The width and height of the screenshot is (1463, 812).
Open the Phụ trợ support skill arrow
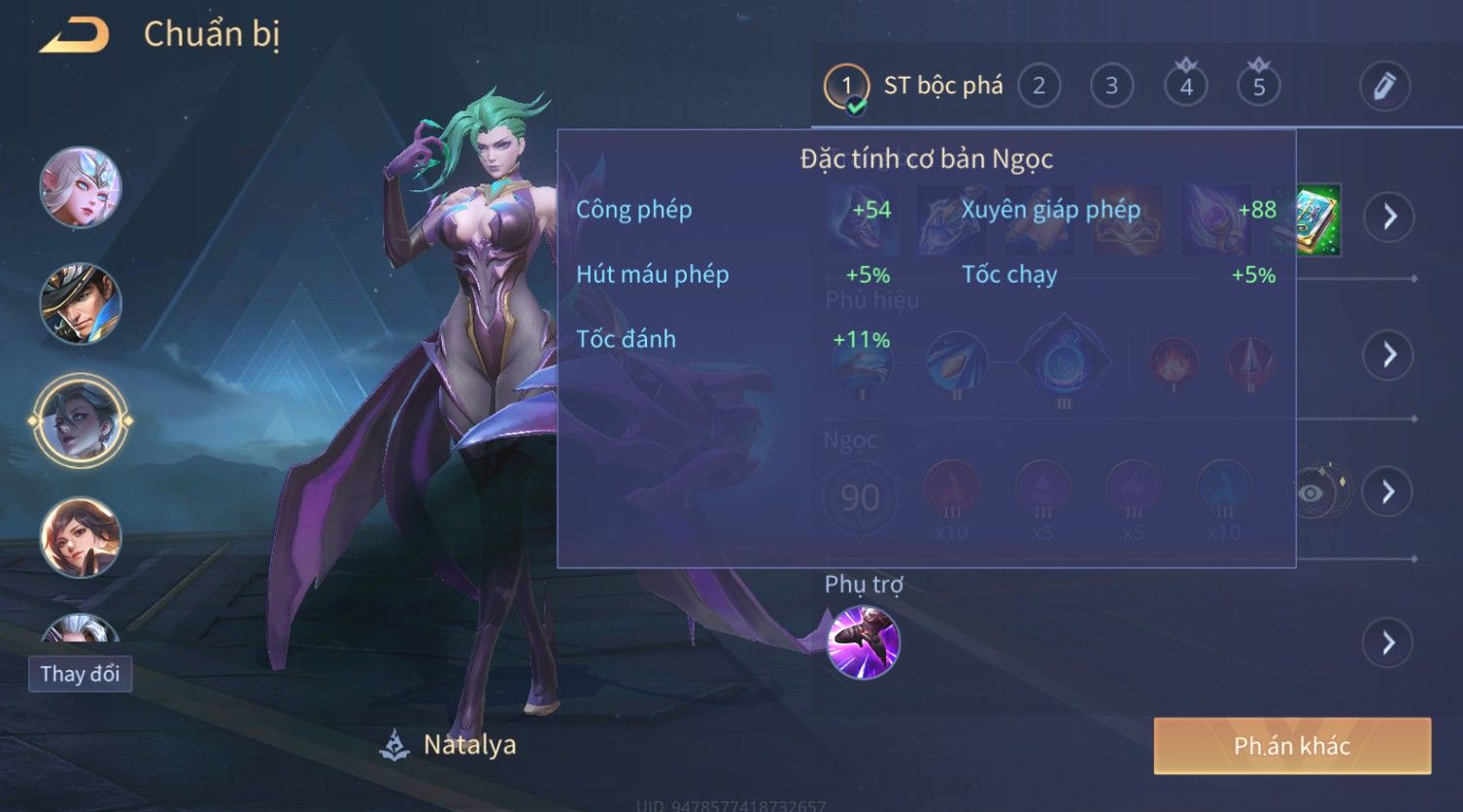(1389, 642)
